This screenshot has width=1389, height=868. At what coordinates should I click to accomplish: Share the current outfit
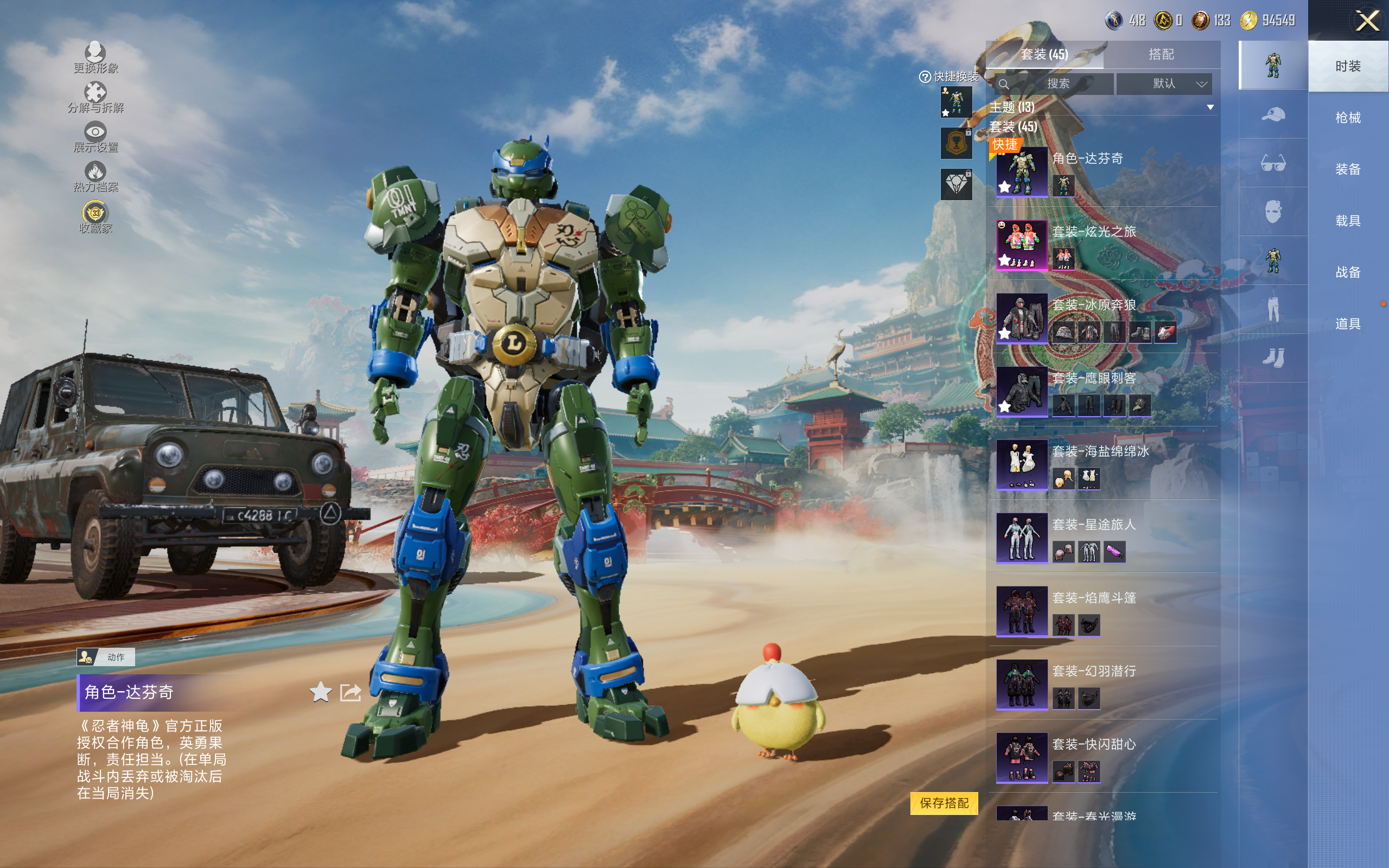coord(350,692)
